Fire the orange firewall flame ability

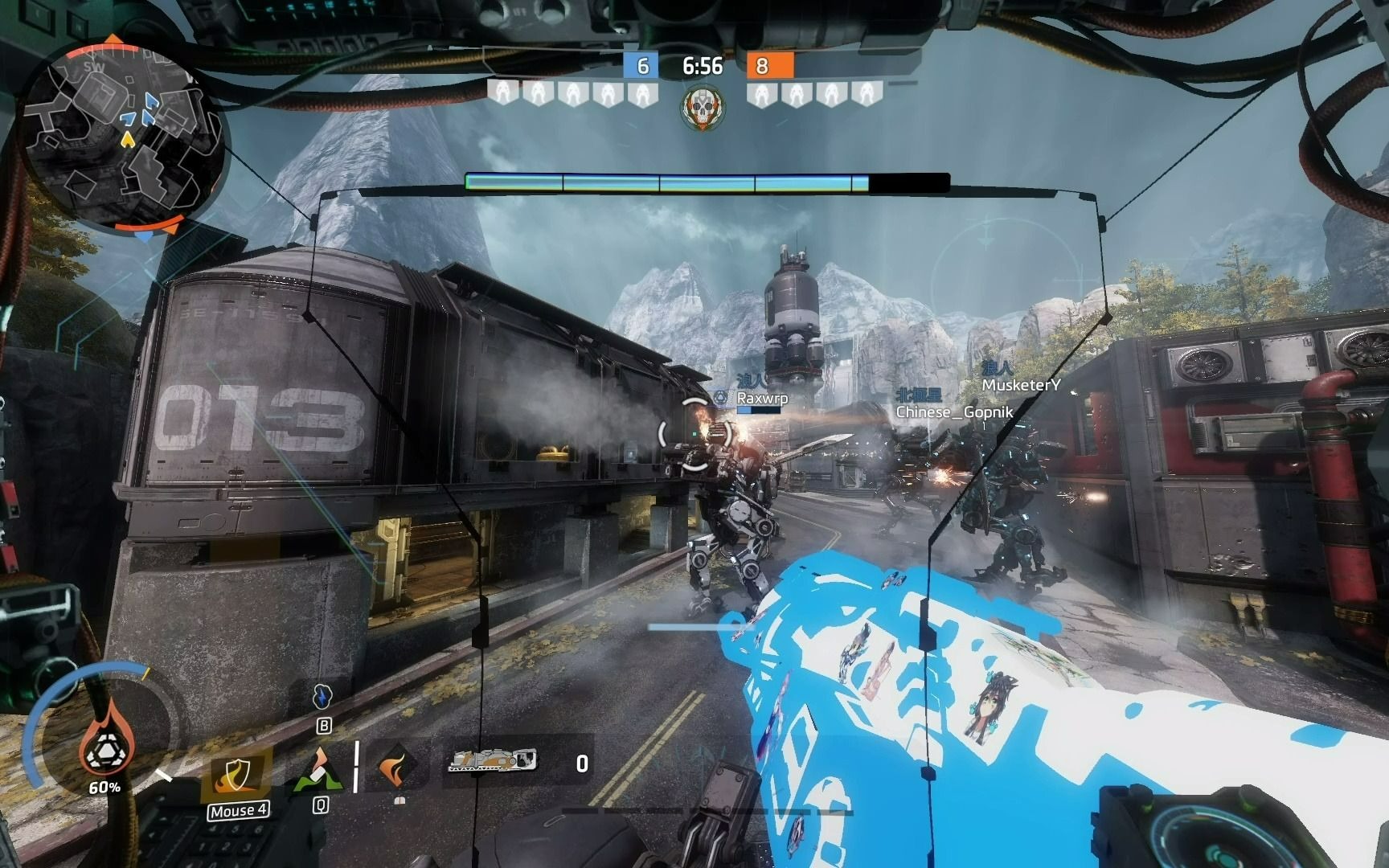click(x=397, y=767)
